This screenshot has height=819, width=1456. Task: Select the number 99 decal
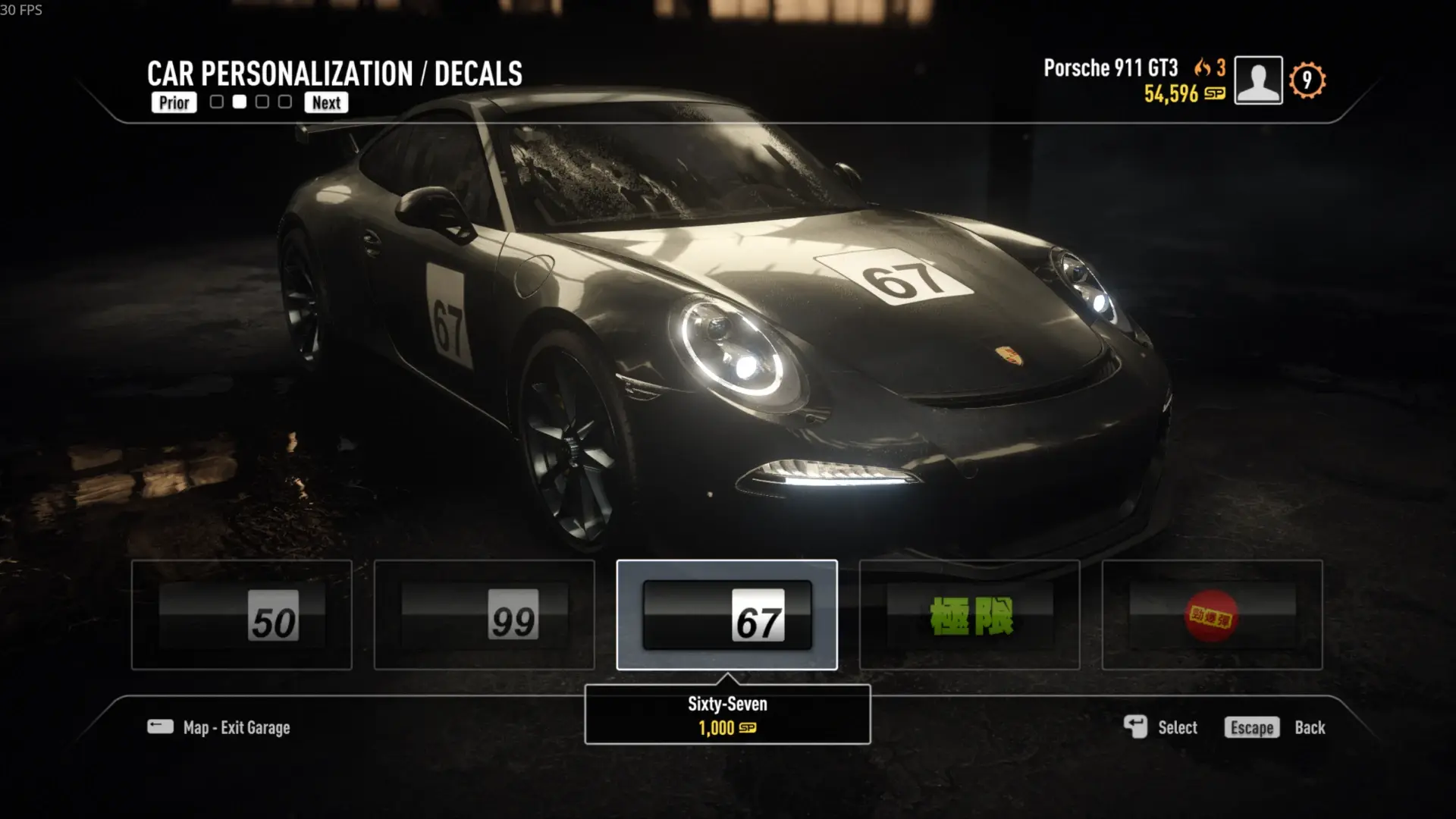(483, 616)
